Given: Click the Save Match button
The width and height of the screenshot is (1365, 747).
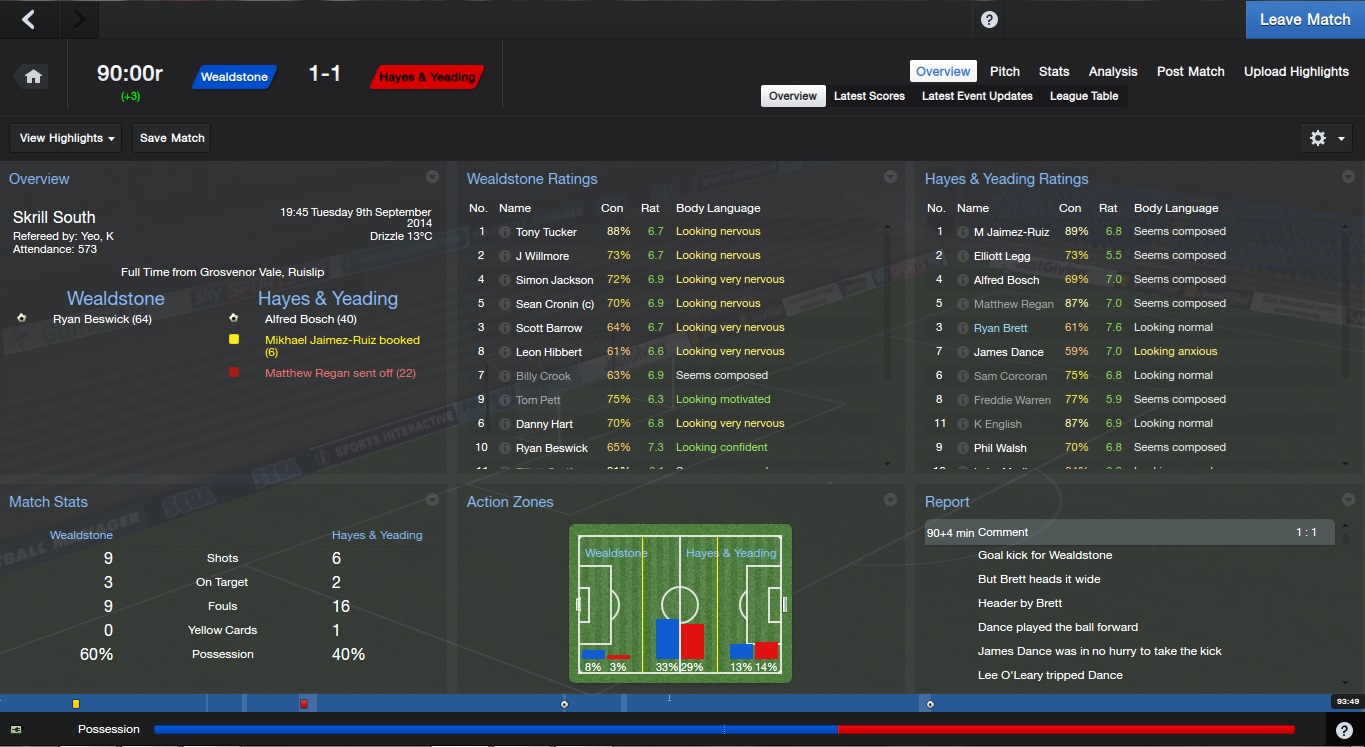Looking at the screenshot, I should click(x=172, y=138).
